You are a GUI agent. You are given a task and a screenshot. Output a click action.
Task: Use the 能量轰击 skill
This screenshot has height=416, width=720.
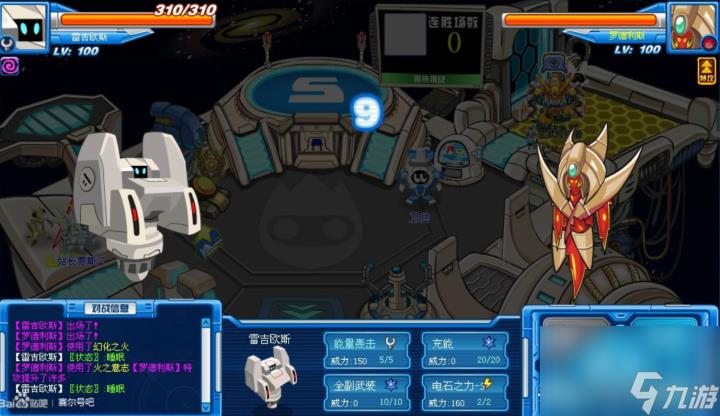pyautogui.click(x=366, y=350)
